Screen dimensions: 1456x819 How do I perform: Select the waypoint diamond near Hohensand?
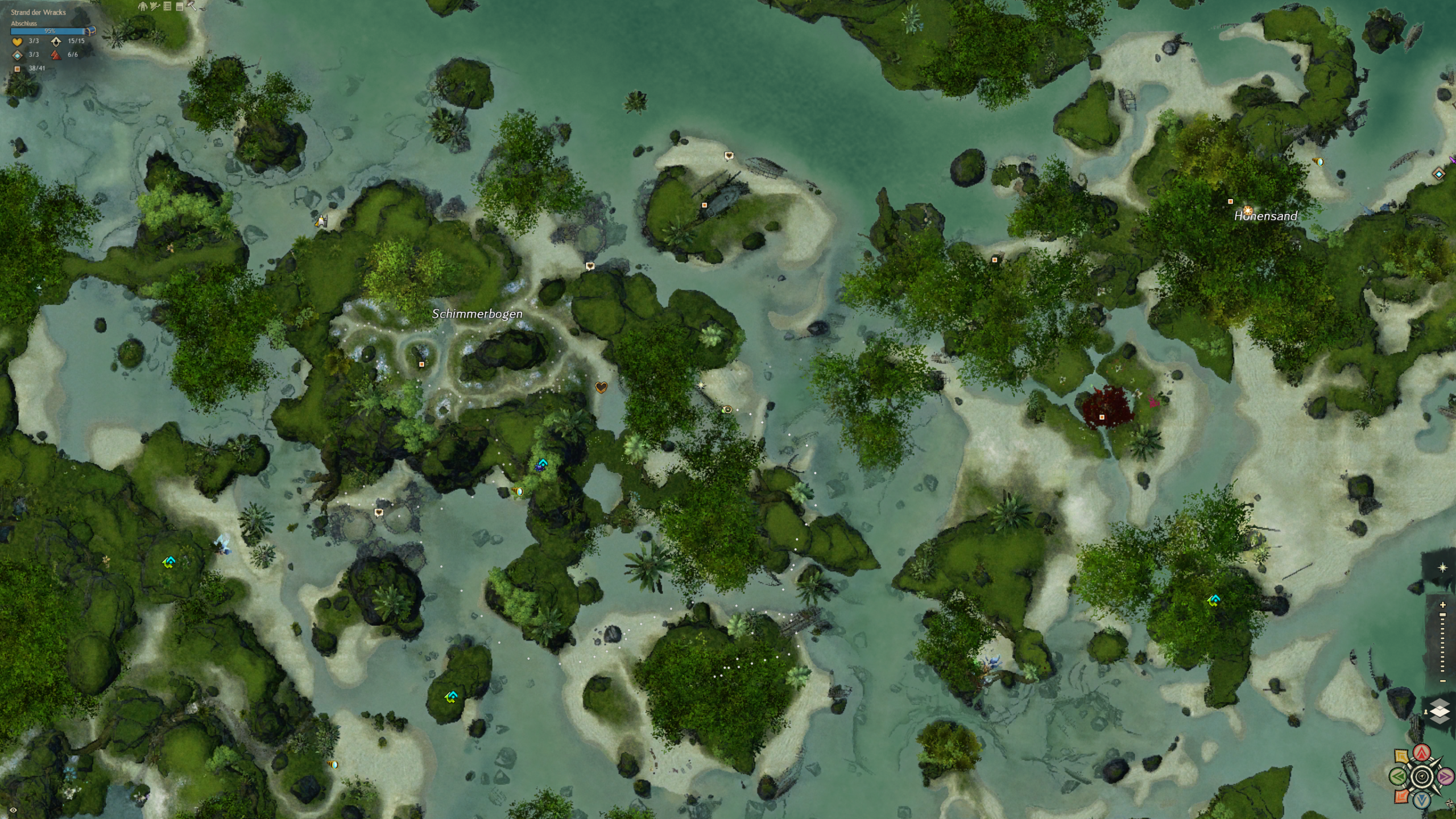[1439, 174]
